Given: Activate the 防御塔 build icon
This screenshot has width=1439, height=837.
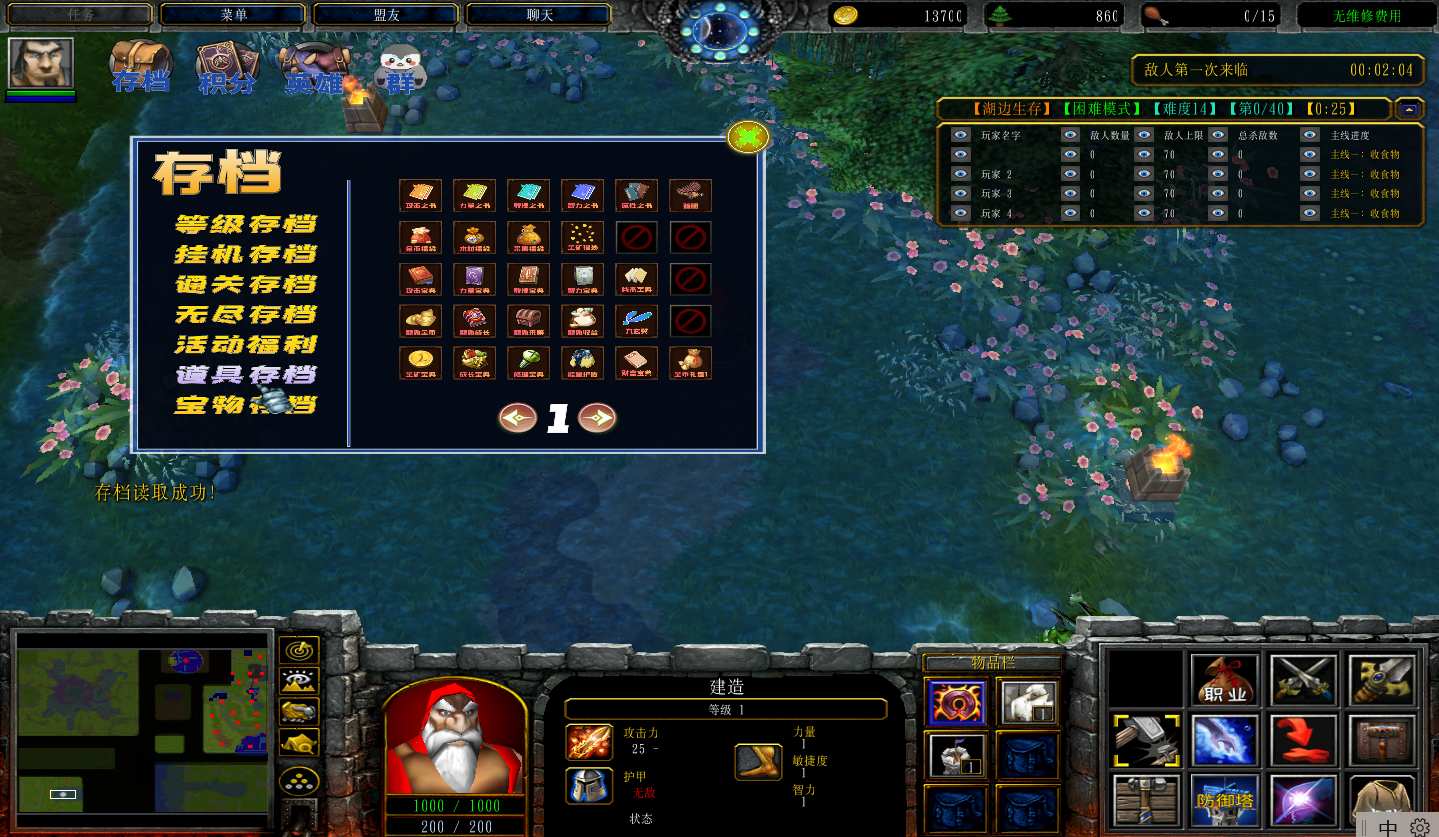Looking at the screenshot, I should tap(1225, 800).
